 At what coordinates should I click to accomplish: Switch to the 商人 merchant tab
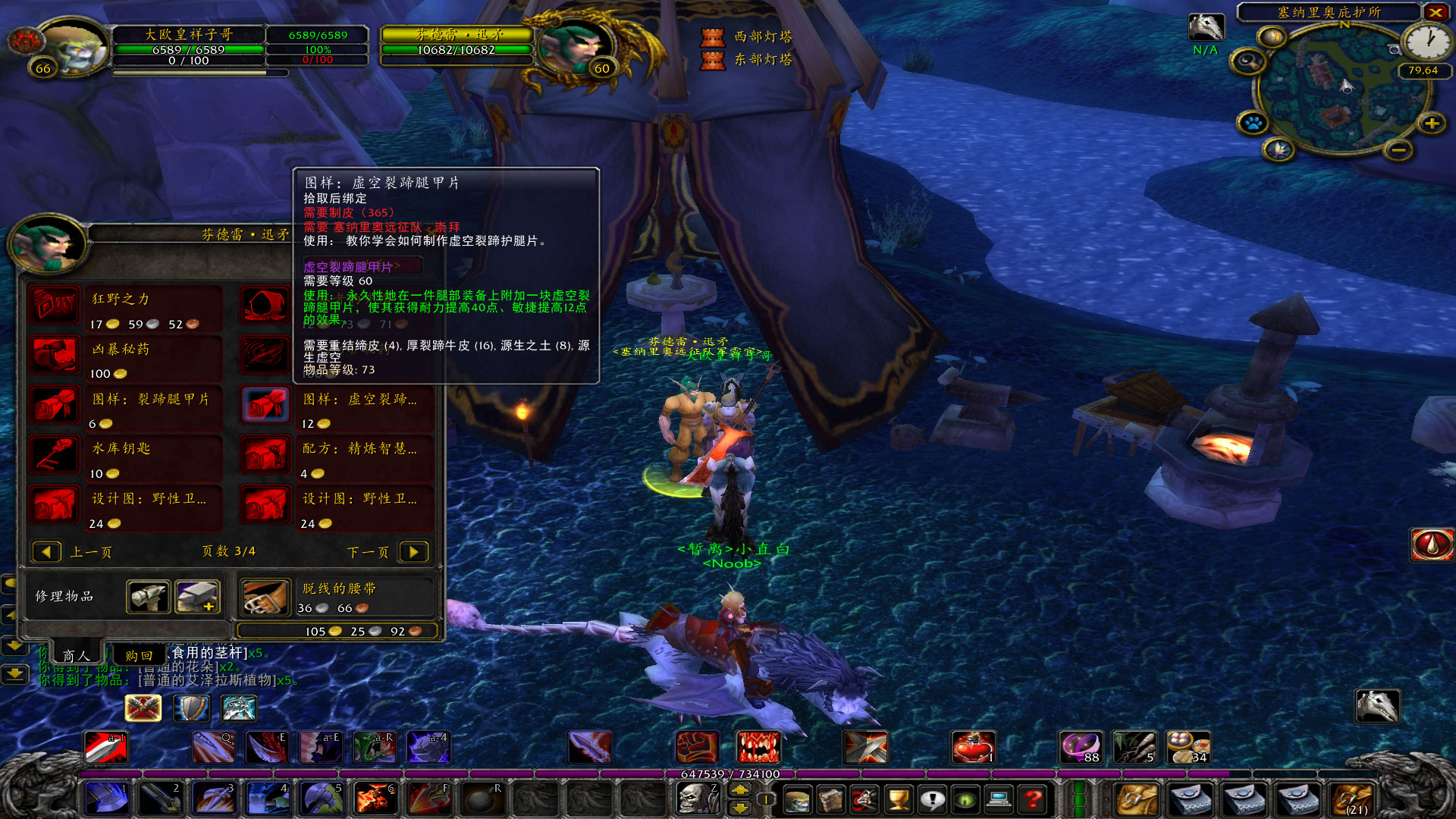pyautogui.click(x=75, y=656)
